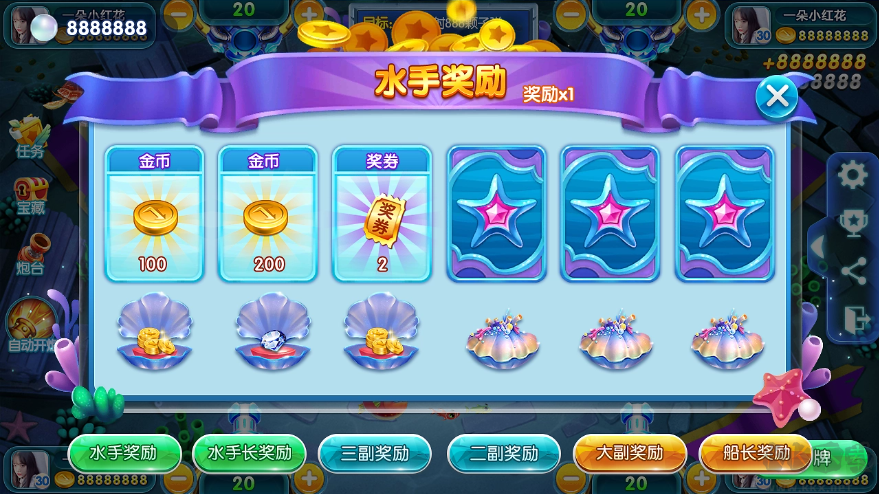The width and height of the screenshot is (879, 494).
Task: Click the exit door icon
Action: (853, 318)
